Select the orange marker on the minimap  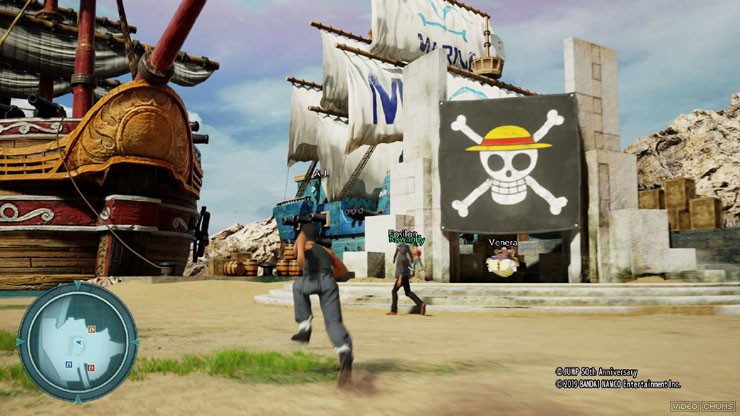tap(91, 329)
